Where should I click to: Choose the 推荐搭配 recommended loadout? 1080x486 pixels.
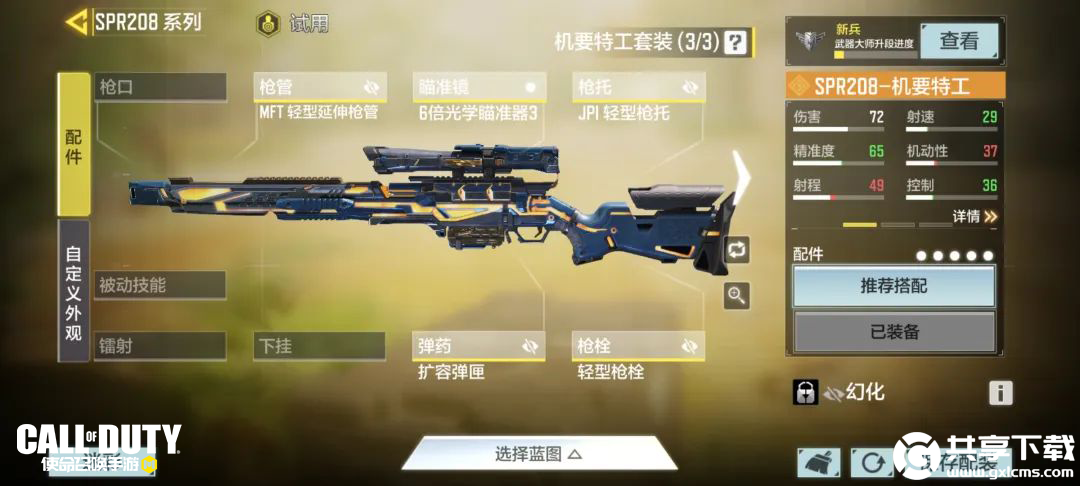click(894, 286)
